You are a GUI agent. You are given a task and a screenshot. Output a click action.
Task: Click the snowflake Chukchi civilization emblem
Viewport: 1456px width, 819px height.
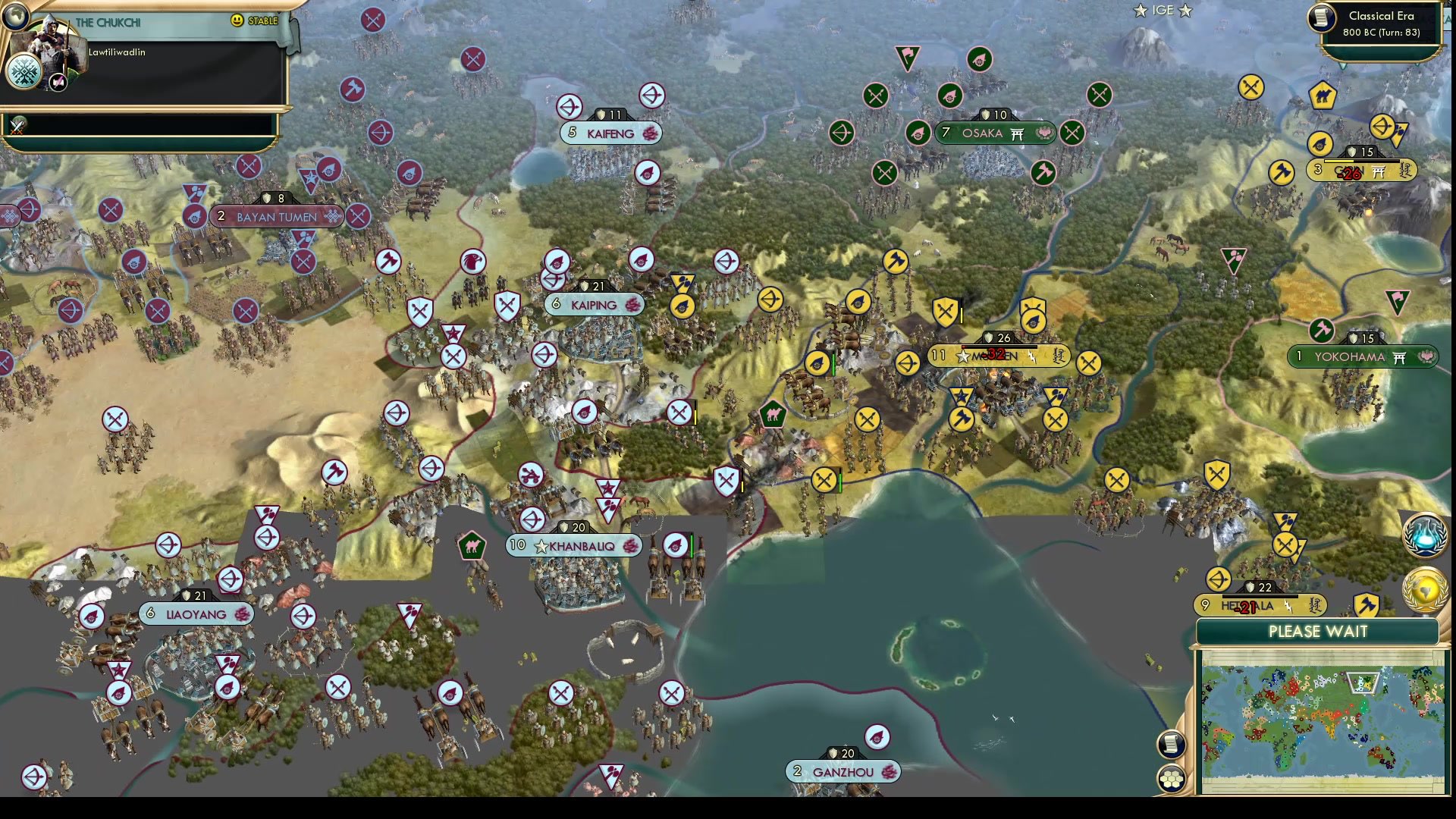coord(25,72)
